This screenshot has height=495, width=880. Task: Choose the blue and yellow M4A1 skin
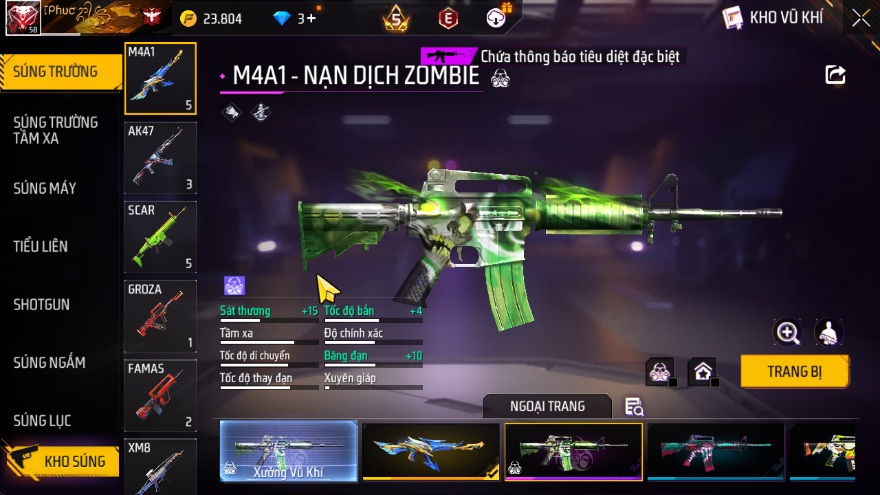click(x=430, y=451)
